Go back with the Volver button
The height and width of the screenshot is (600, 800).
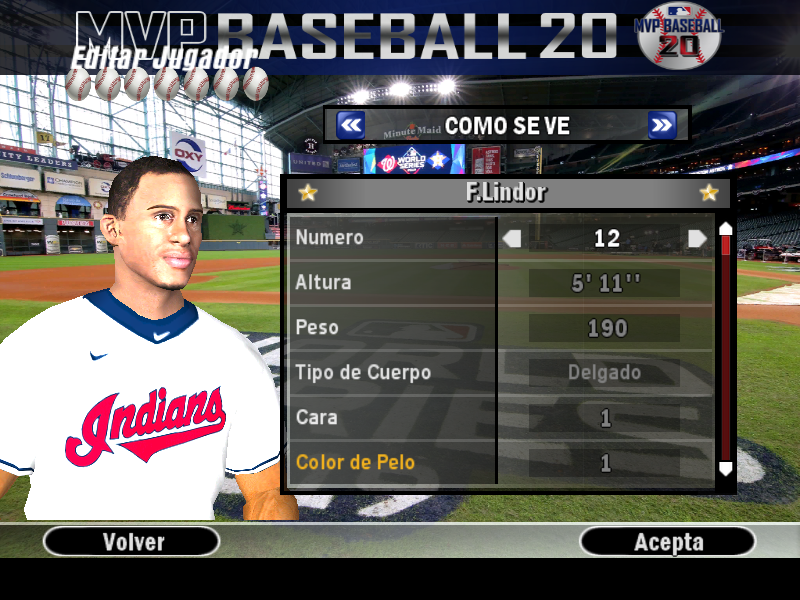tap(132, 542)
